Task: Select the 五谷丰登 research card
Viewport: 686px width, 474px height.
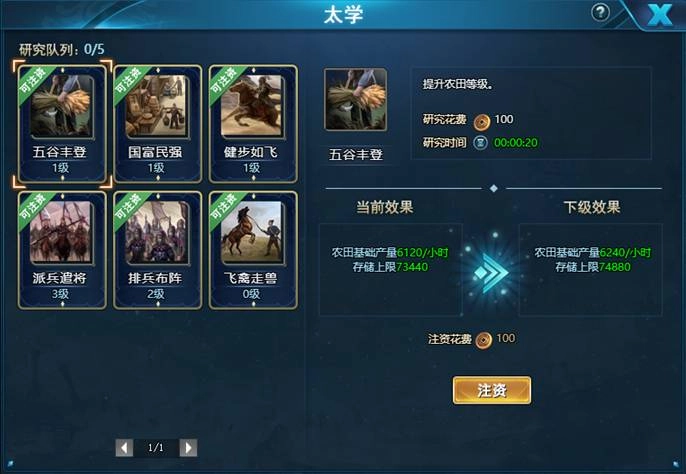Action: click(64, 123)
